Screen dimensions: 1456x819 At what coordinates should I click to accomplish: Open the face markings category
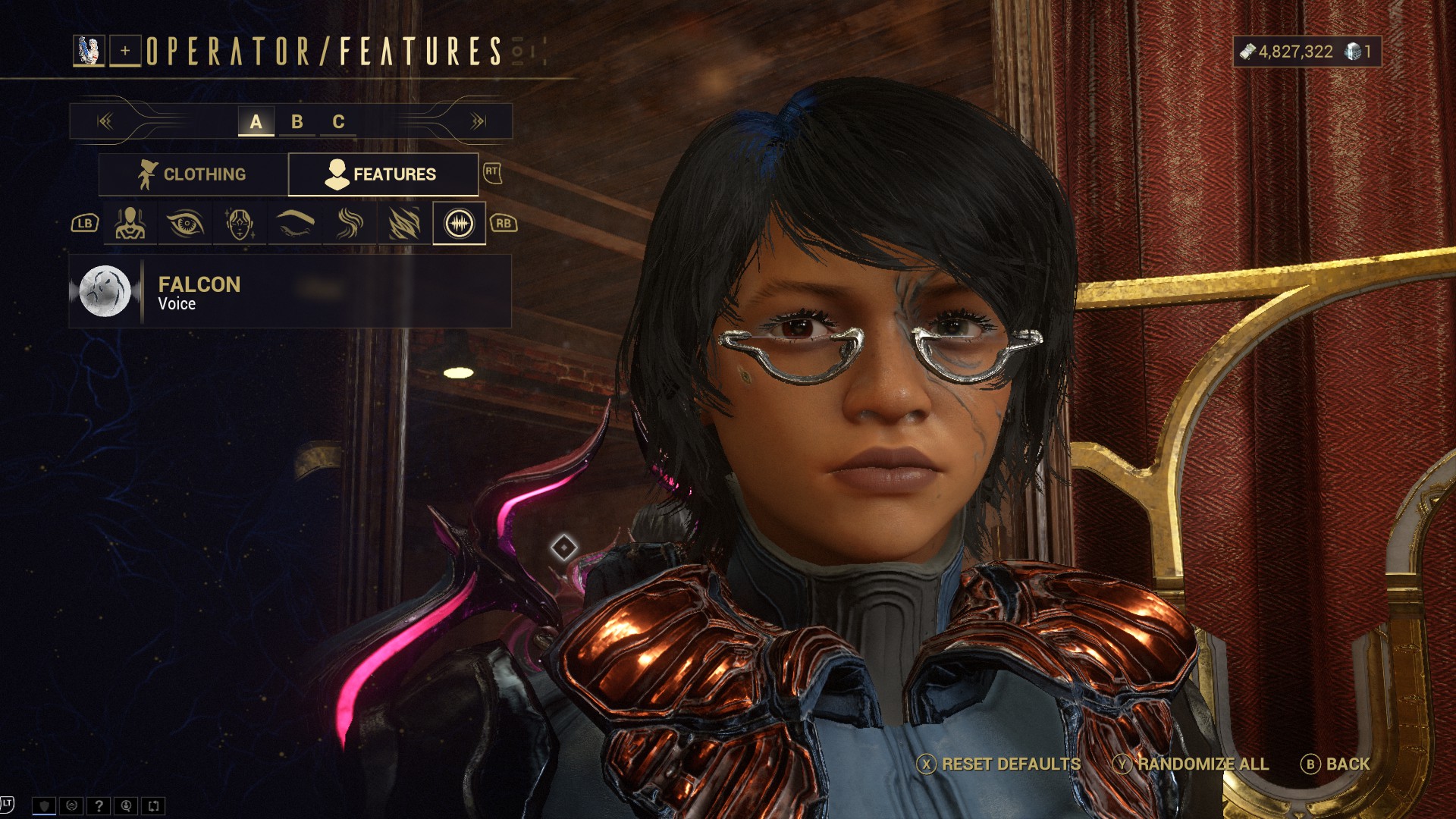(240, 224)
